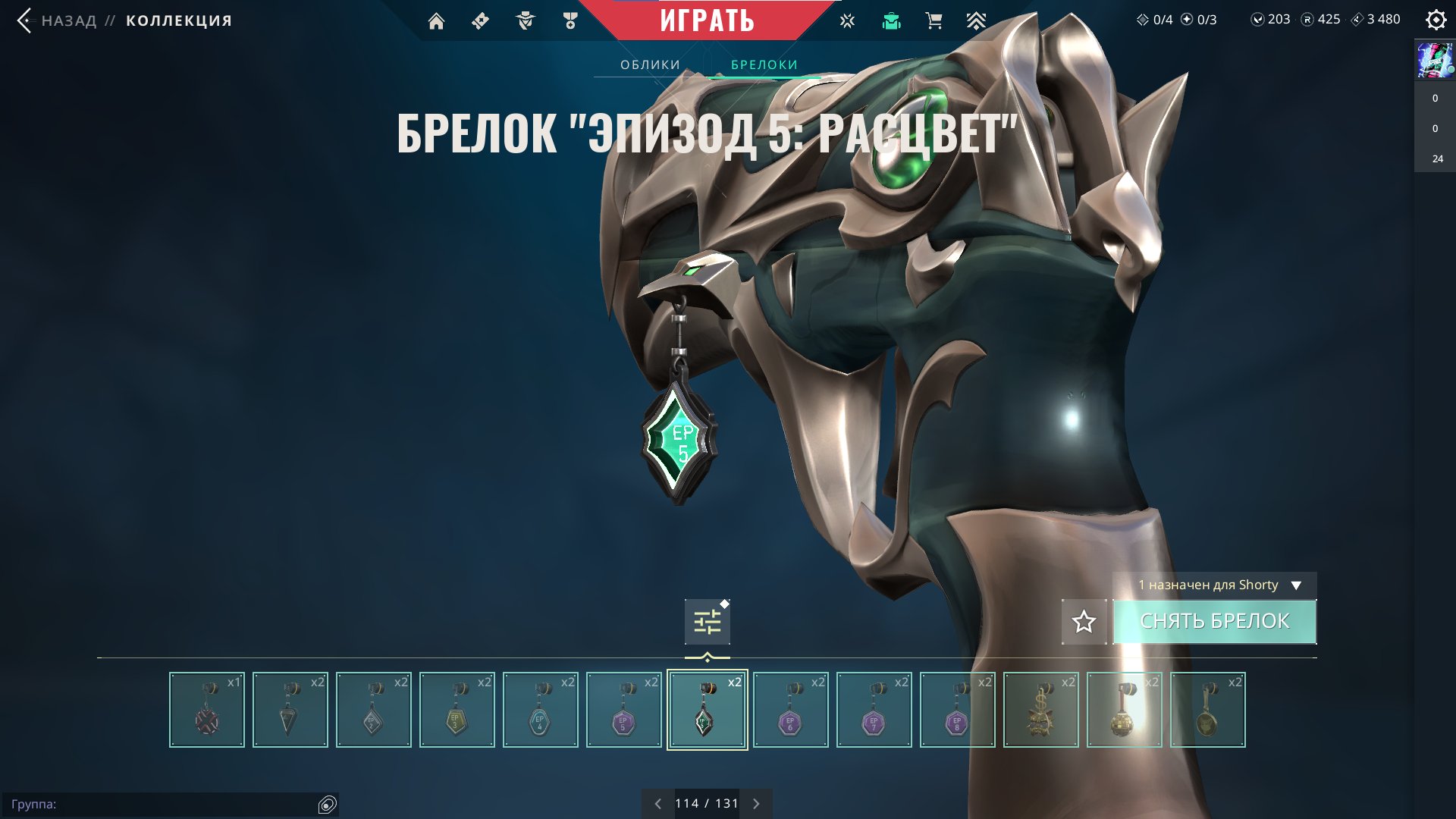Select the БРЕЛОКИ tab
Viewport: 1456px width, 819px height.
(x=764, y=64)
